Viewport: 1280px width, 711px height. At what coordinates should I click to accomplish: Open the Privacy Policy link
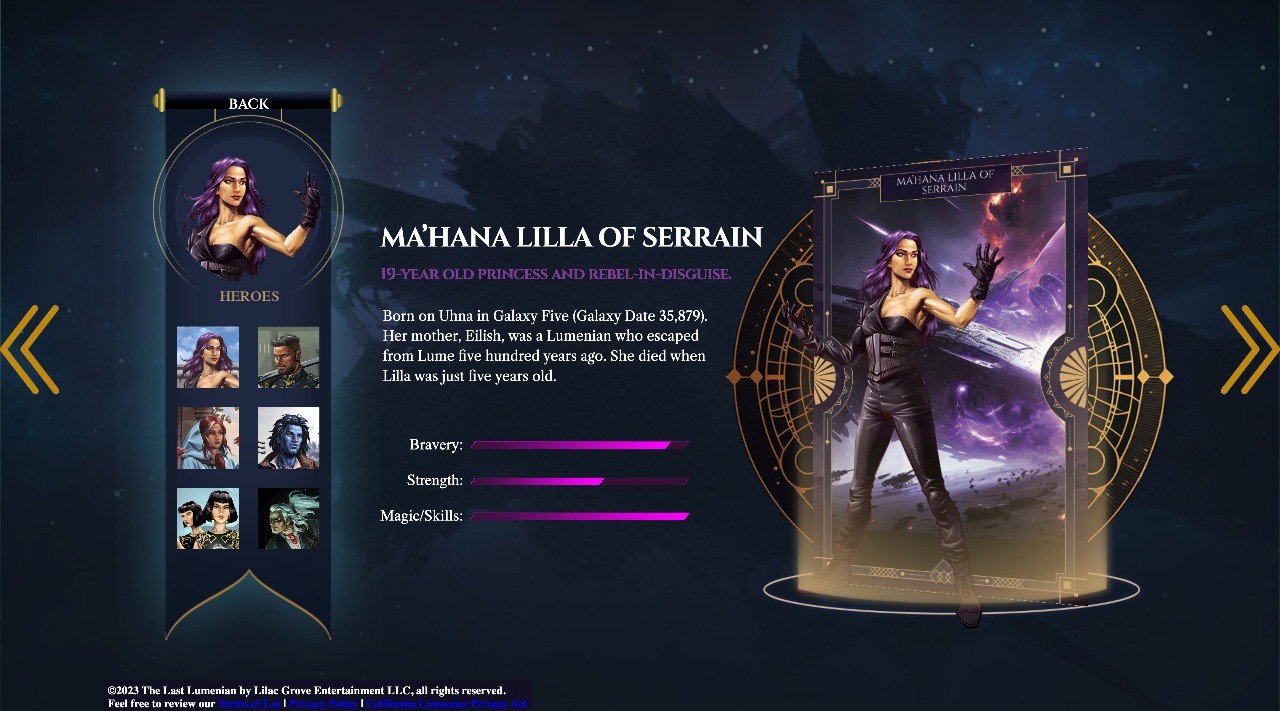[322, 704]
